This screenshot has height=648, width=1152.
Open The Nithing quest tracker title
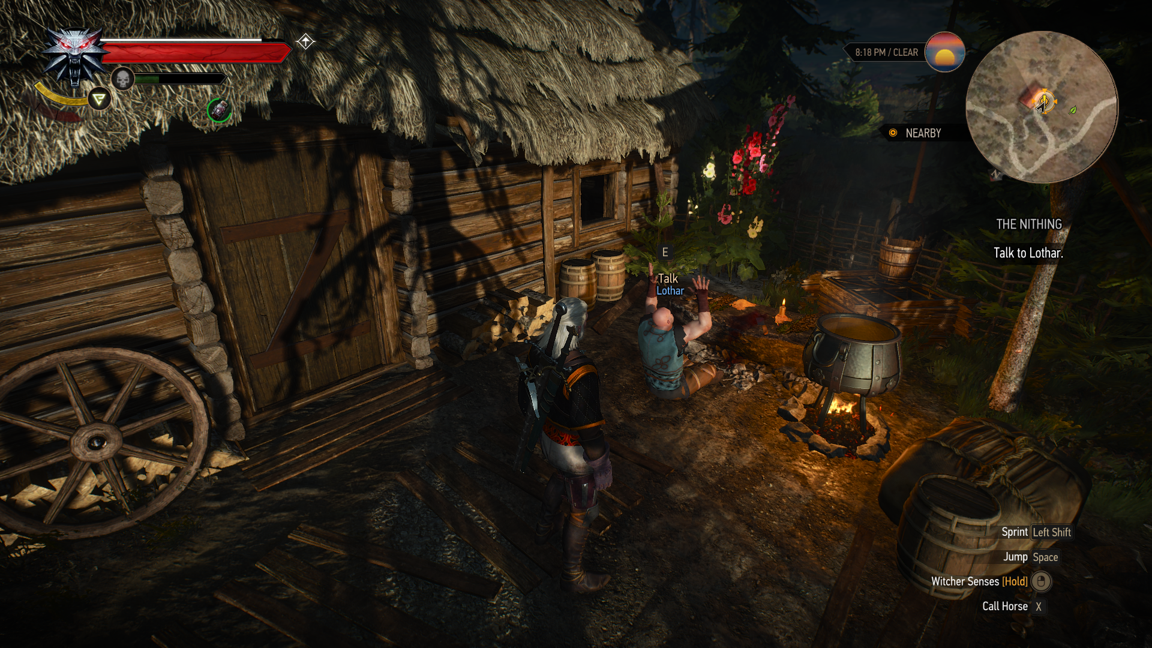[1028, 225]
